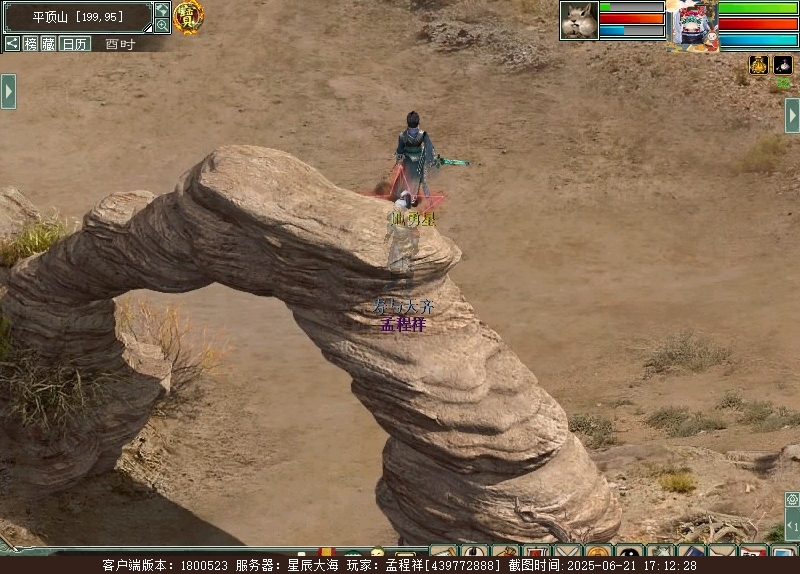Image resolution: width=800 pixels, height=574 pixels.
Task: Open the 日历 calendar
Action: [x=75, y=44]
